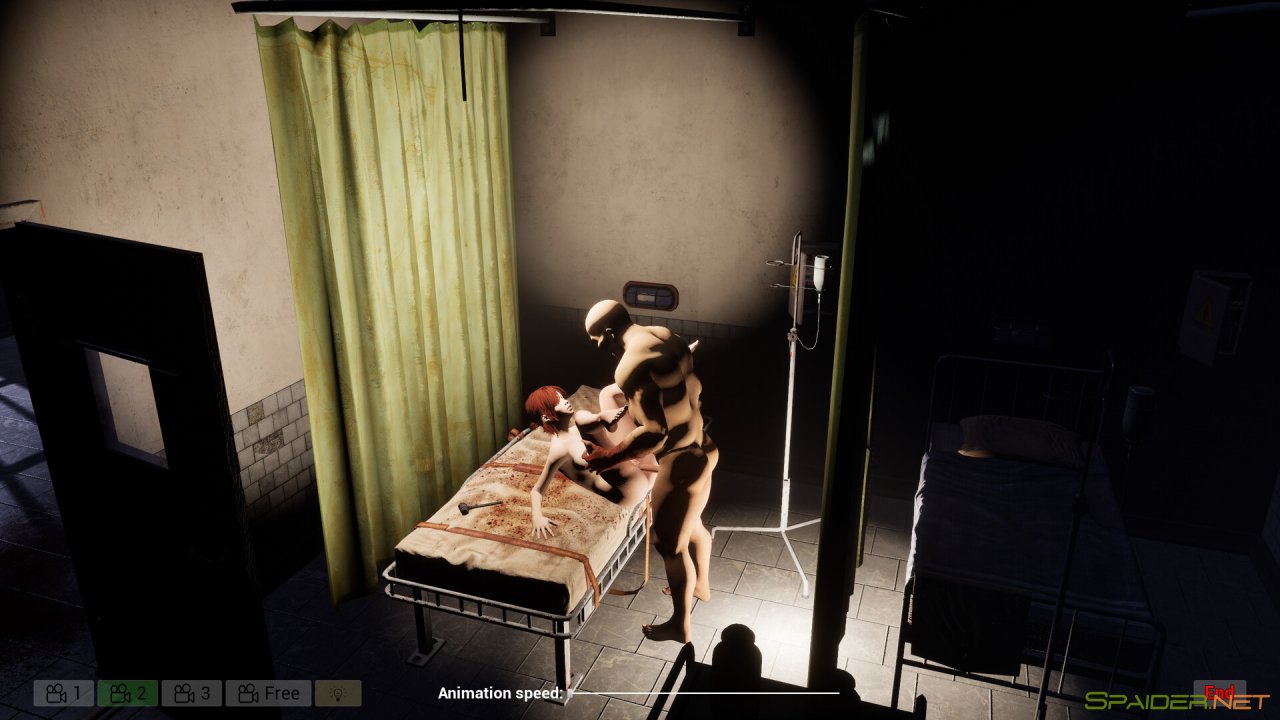Change to camera 3 angle
1280x720 pixels.
pos(191,693)
